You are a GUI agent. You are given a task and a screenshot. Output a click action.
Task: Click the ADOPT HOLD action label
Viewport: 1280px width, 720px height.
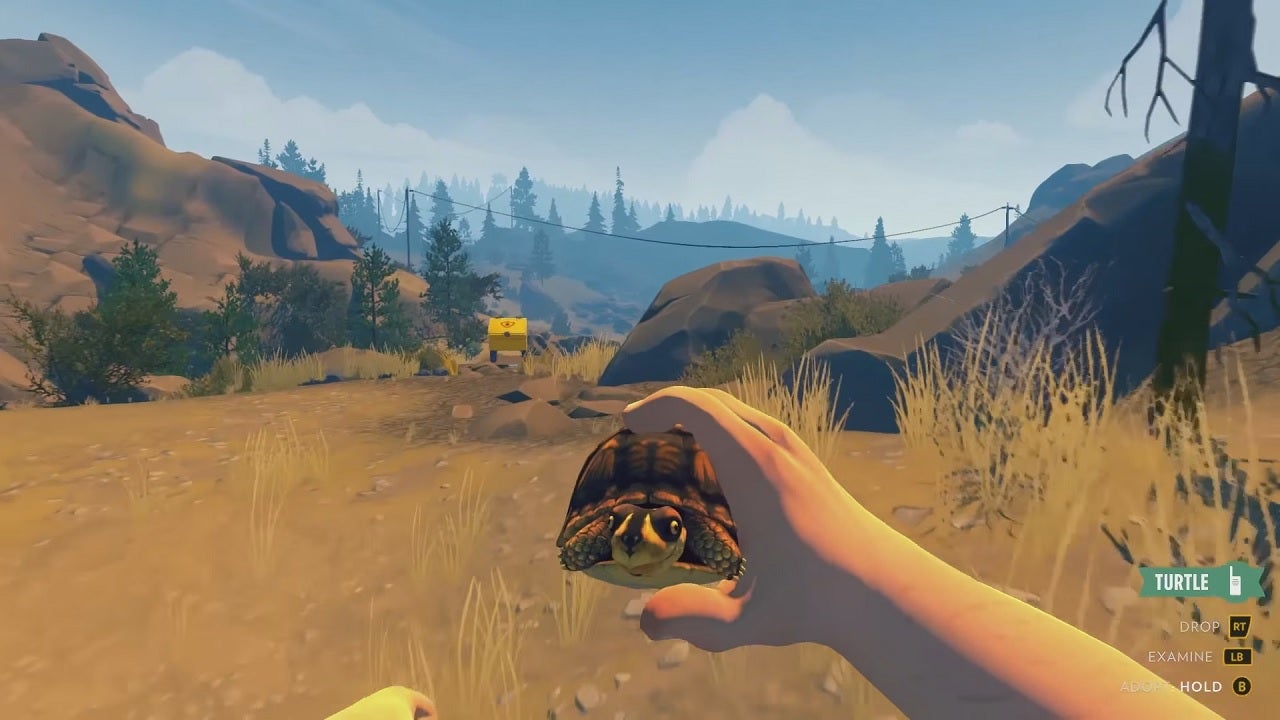[x=1175, y=687]
